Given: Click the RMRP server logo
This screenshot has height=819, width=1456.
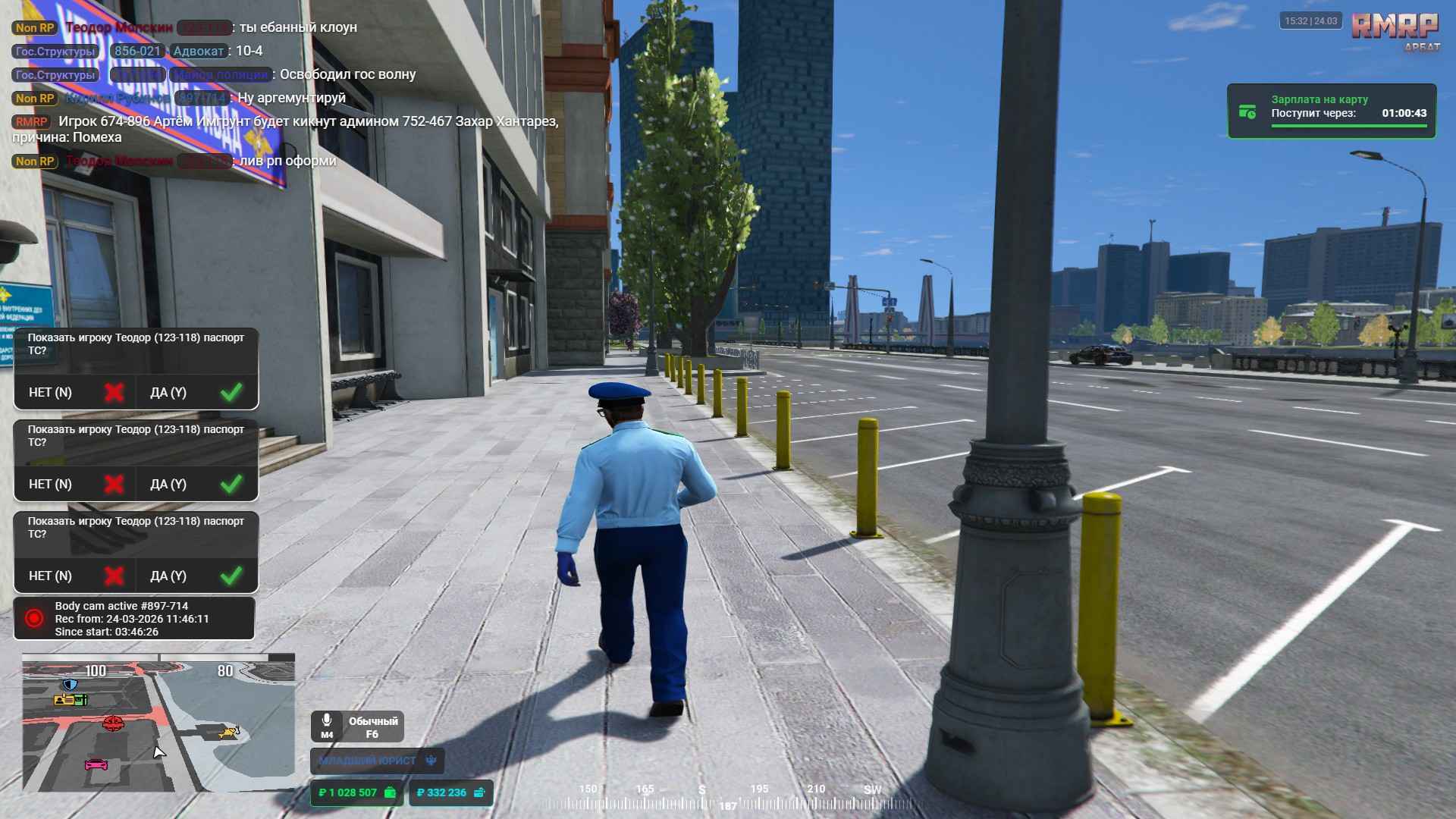Looking at the screenshot, I should pyautogui.click(x=1394, y=29).
